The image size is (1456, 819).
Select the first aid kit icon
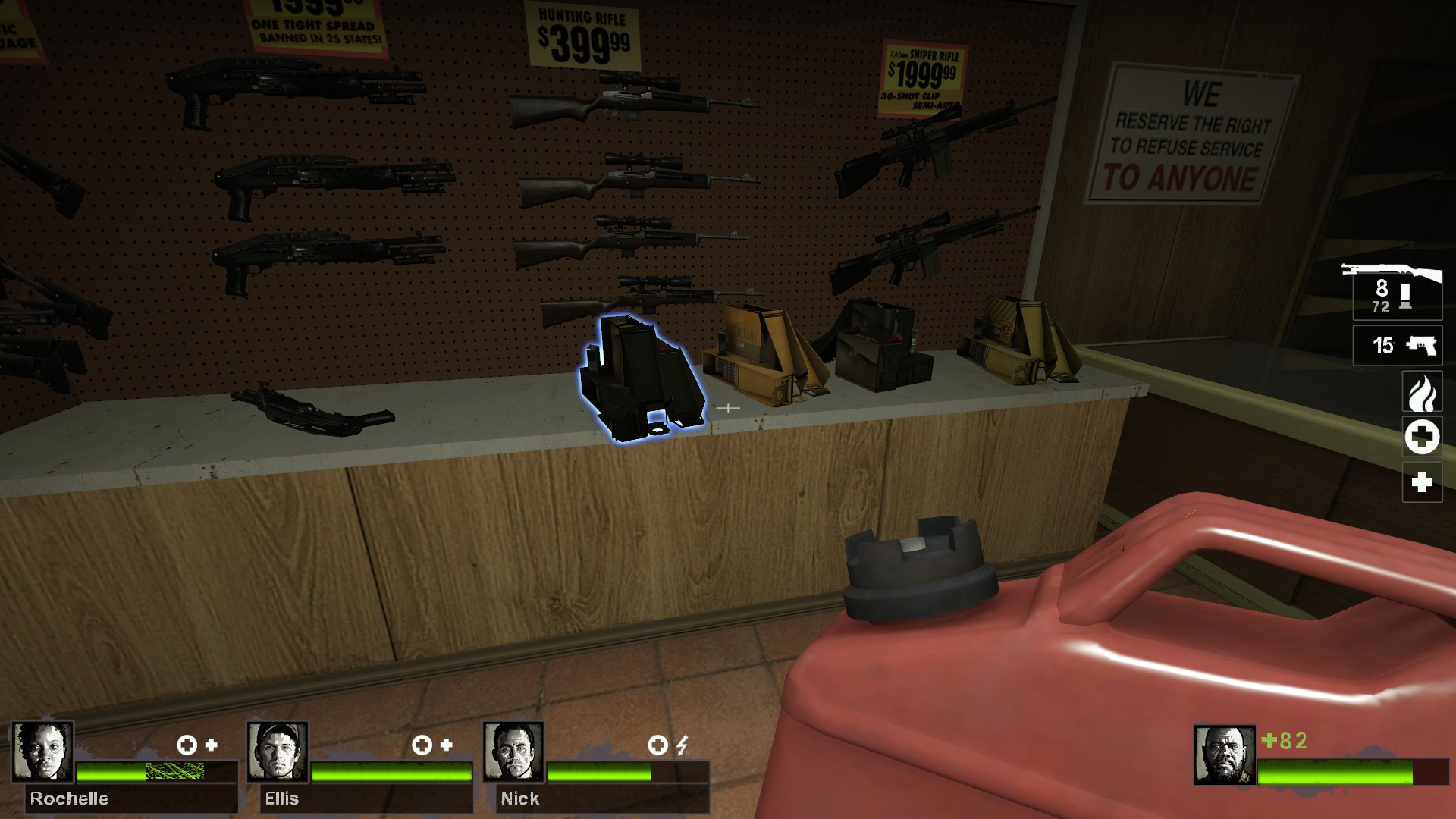[1423, 438]
